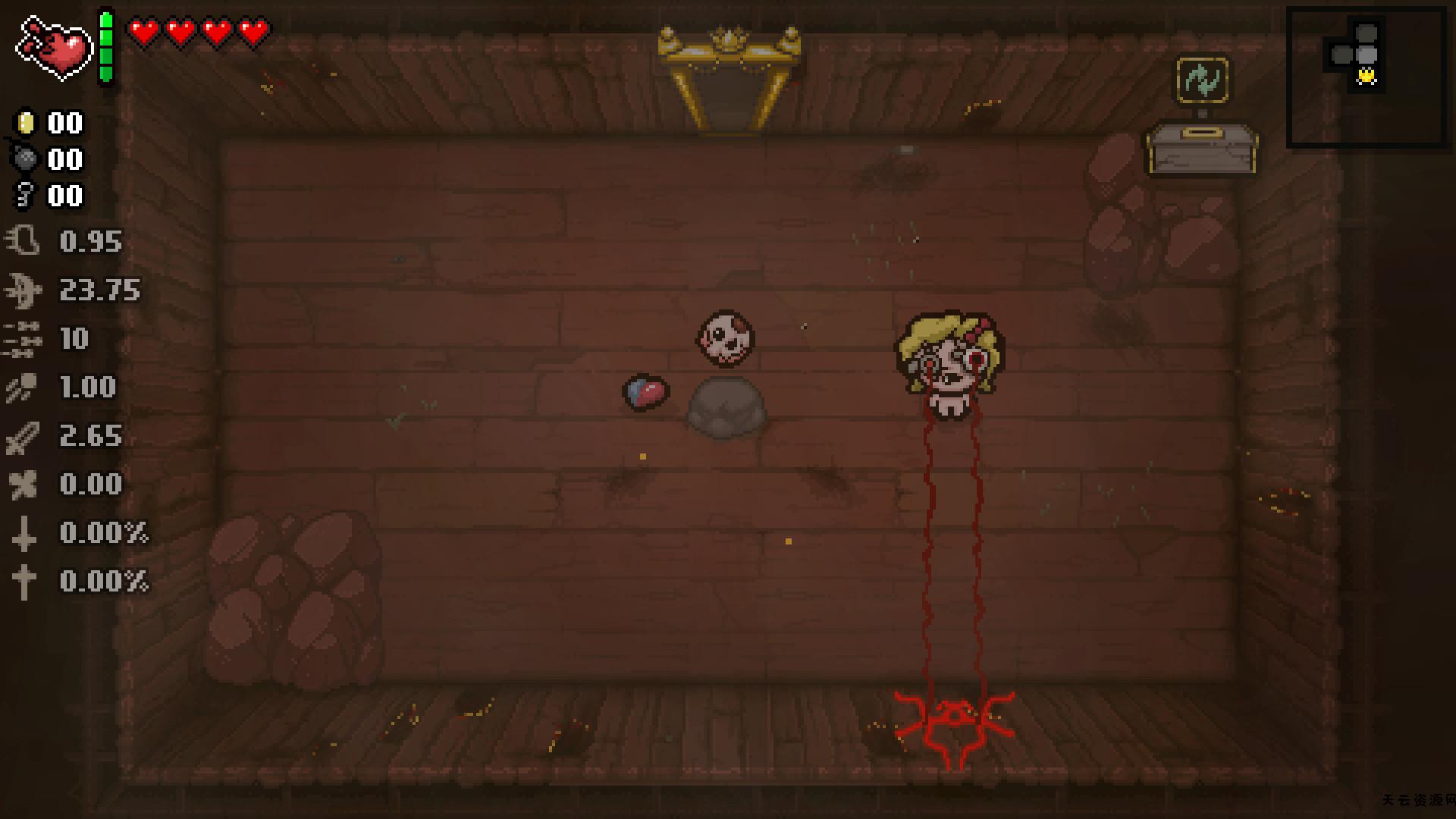Select the devil deal percentage icon
The image size is (1456, 819).
[x=25, y=533]
